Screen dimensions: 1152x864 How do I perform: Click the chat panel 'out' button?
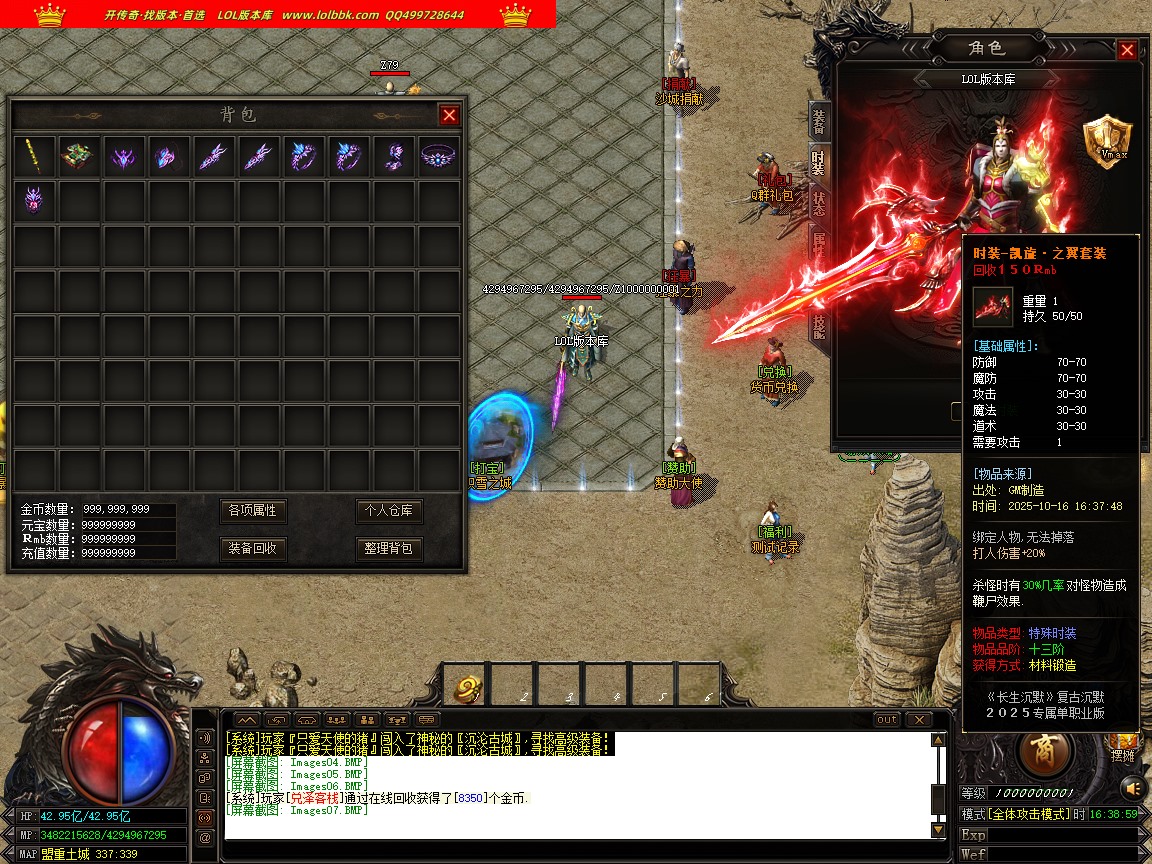click(x=887, y=720)
